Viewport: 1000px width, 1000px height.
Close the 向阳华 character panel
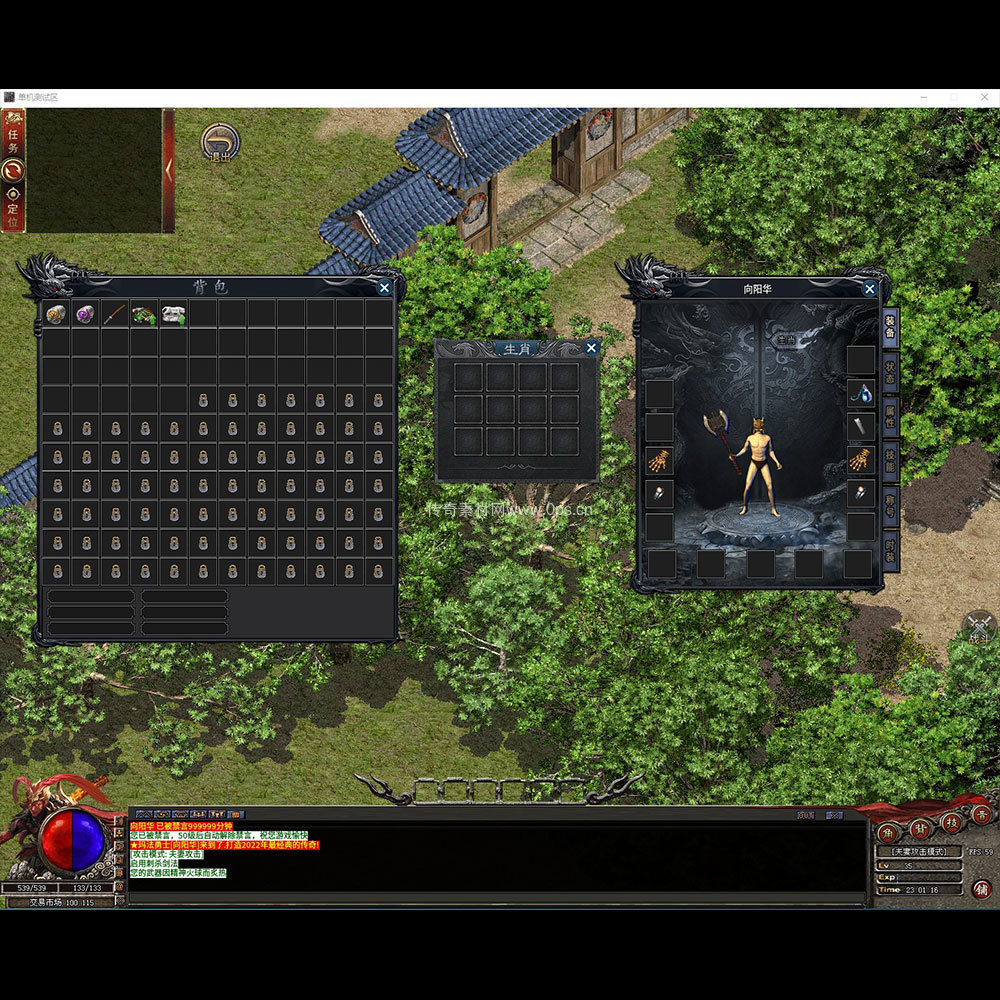870,289
